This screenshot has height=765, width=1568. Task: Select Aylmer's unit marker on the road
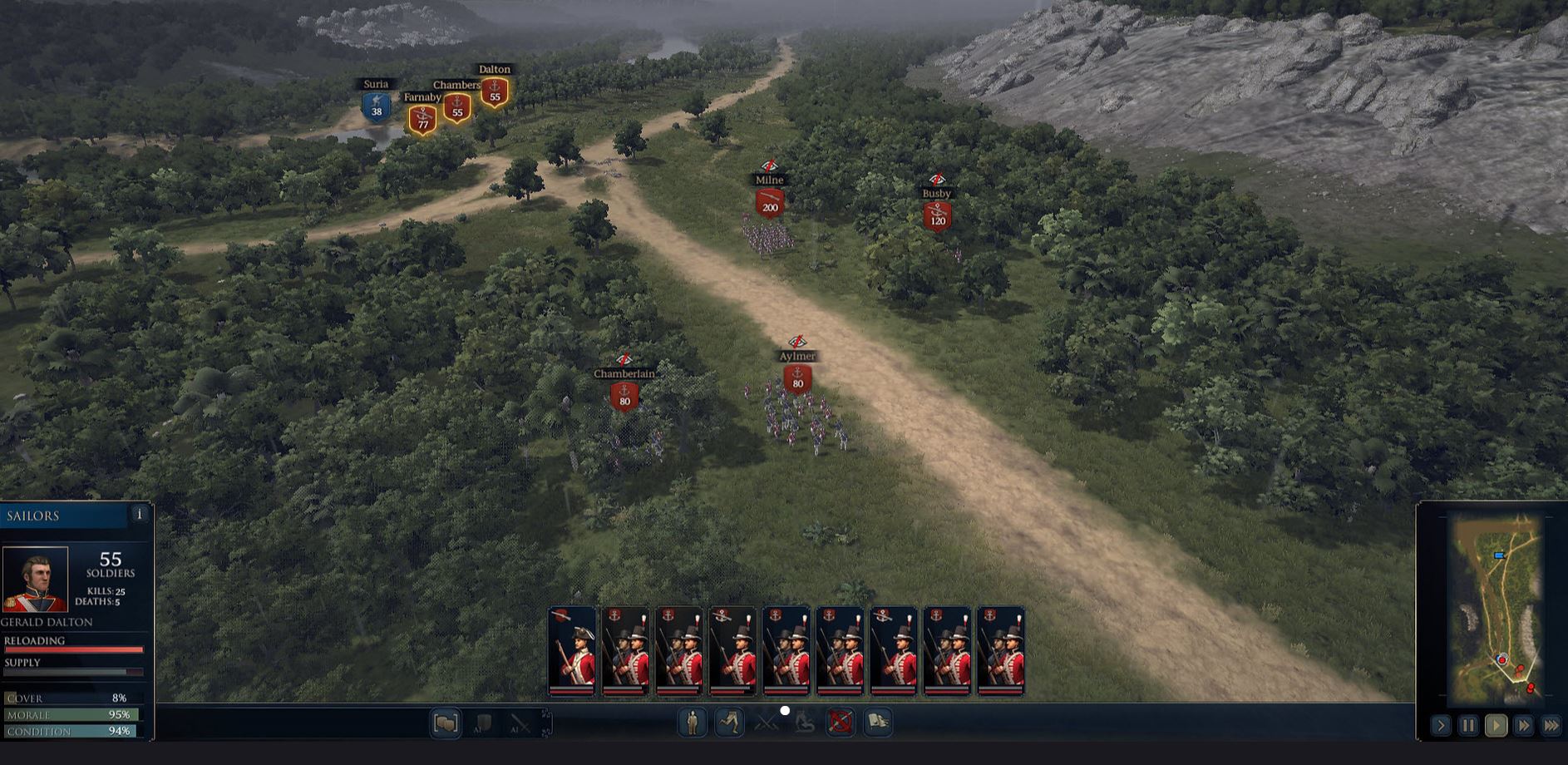click(x=797, y=379)
